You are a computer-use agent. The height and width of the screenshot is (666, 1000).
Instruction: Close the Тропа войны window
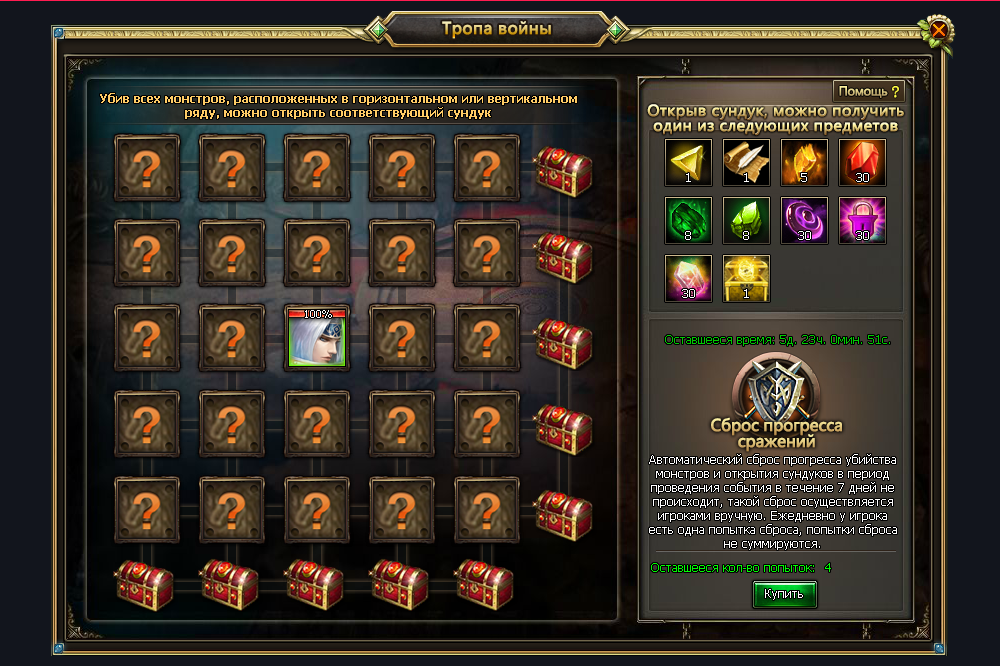939,29
